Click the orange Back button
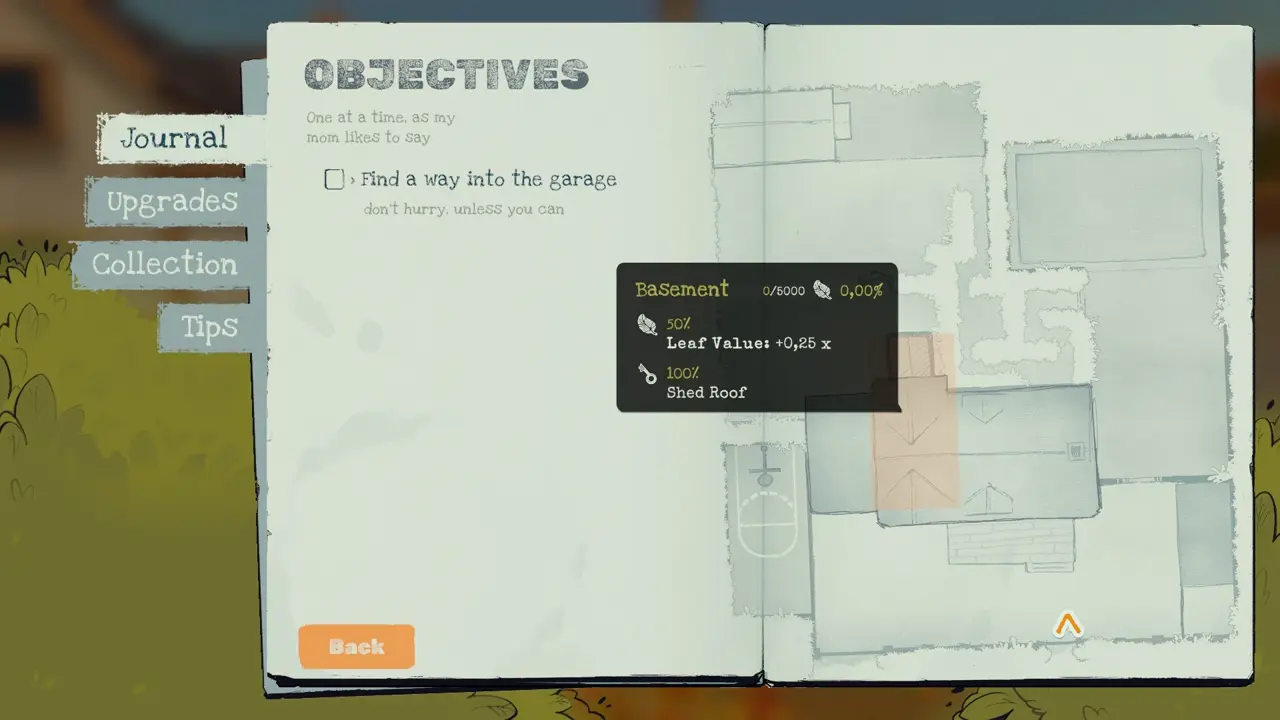 (x=356, y=646)
